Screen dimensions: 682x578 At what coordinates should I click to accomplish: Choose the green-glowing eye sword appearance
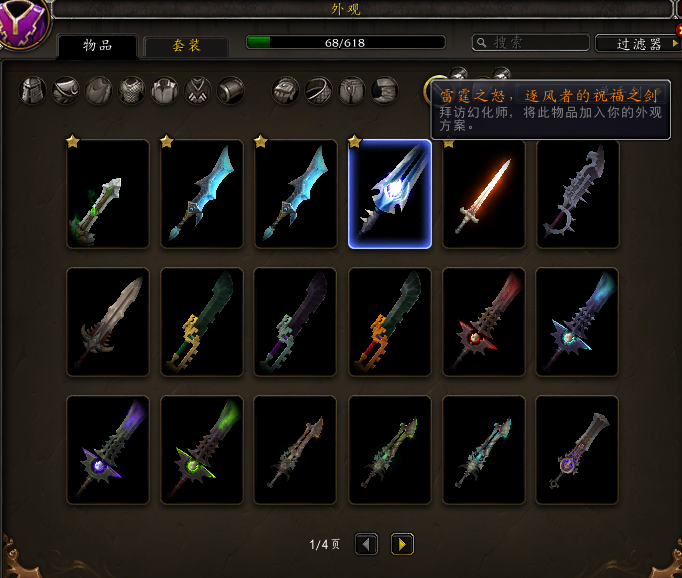click(202, 450)
